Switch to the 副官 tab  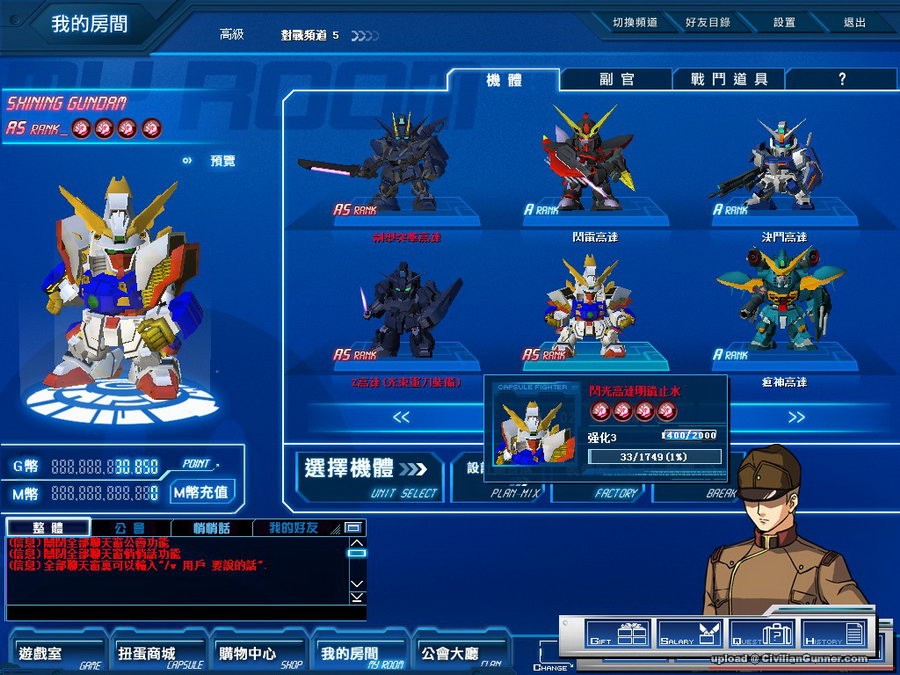(616, 79)
